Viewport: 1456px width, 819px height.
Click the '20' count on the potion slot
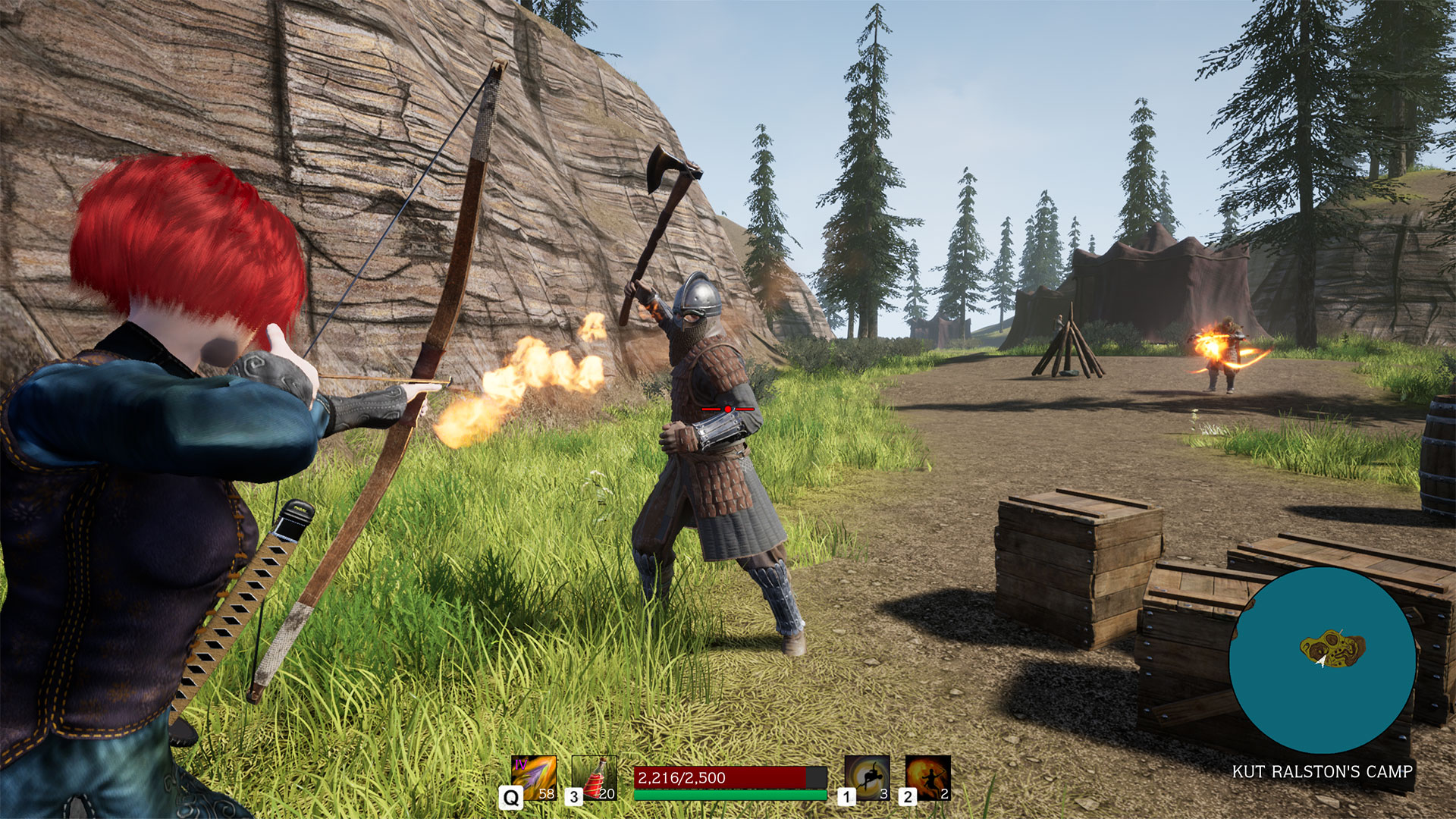pos(607,795)
